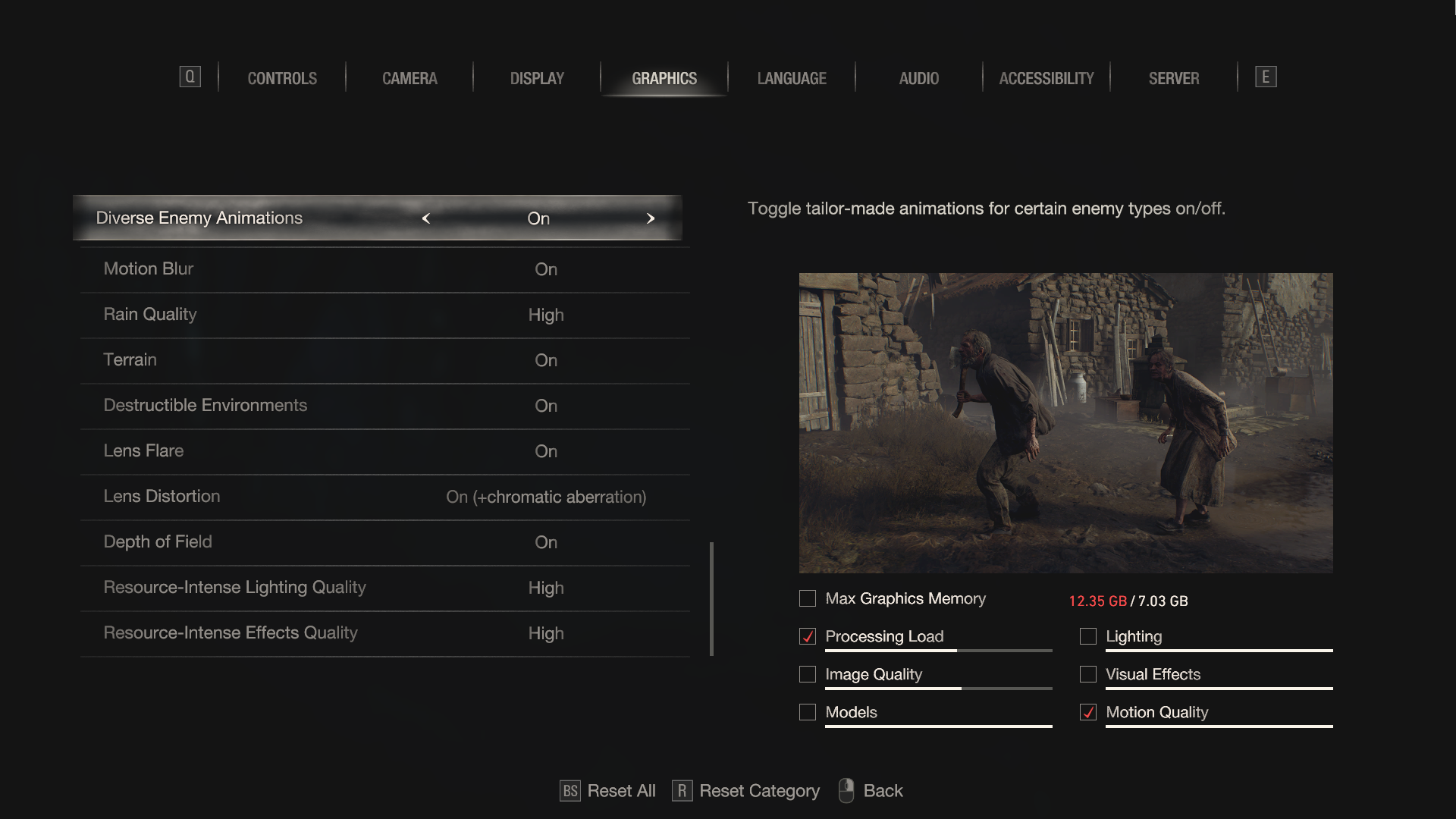Open the Camera settings tab
The image size is (1456, 819).
[x=409, y=78]
